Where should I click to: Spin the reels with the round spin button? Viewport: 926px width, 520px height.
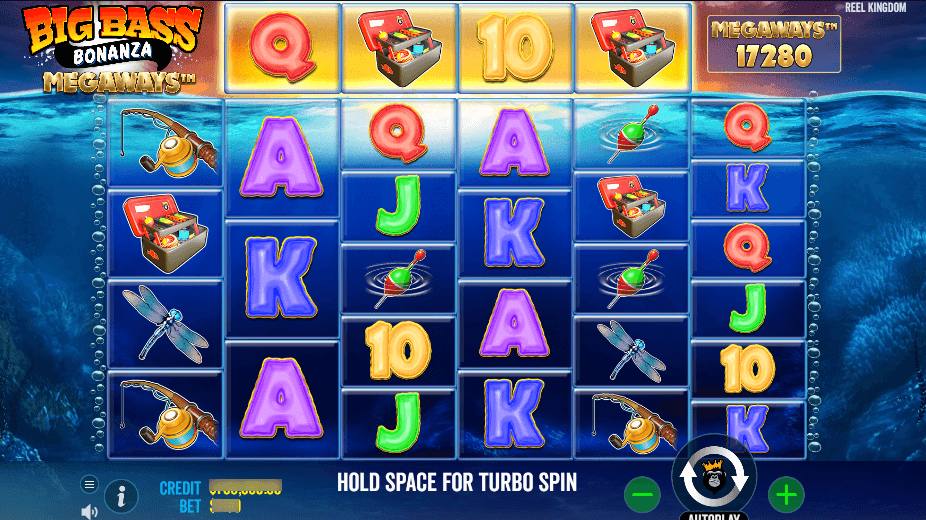point(714,476)
